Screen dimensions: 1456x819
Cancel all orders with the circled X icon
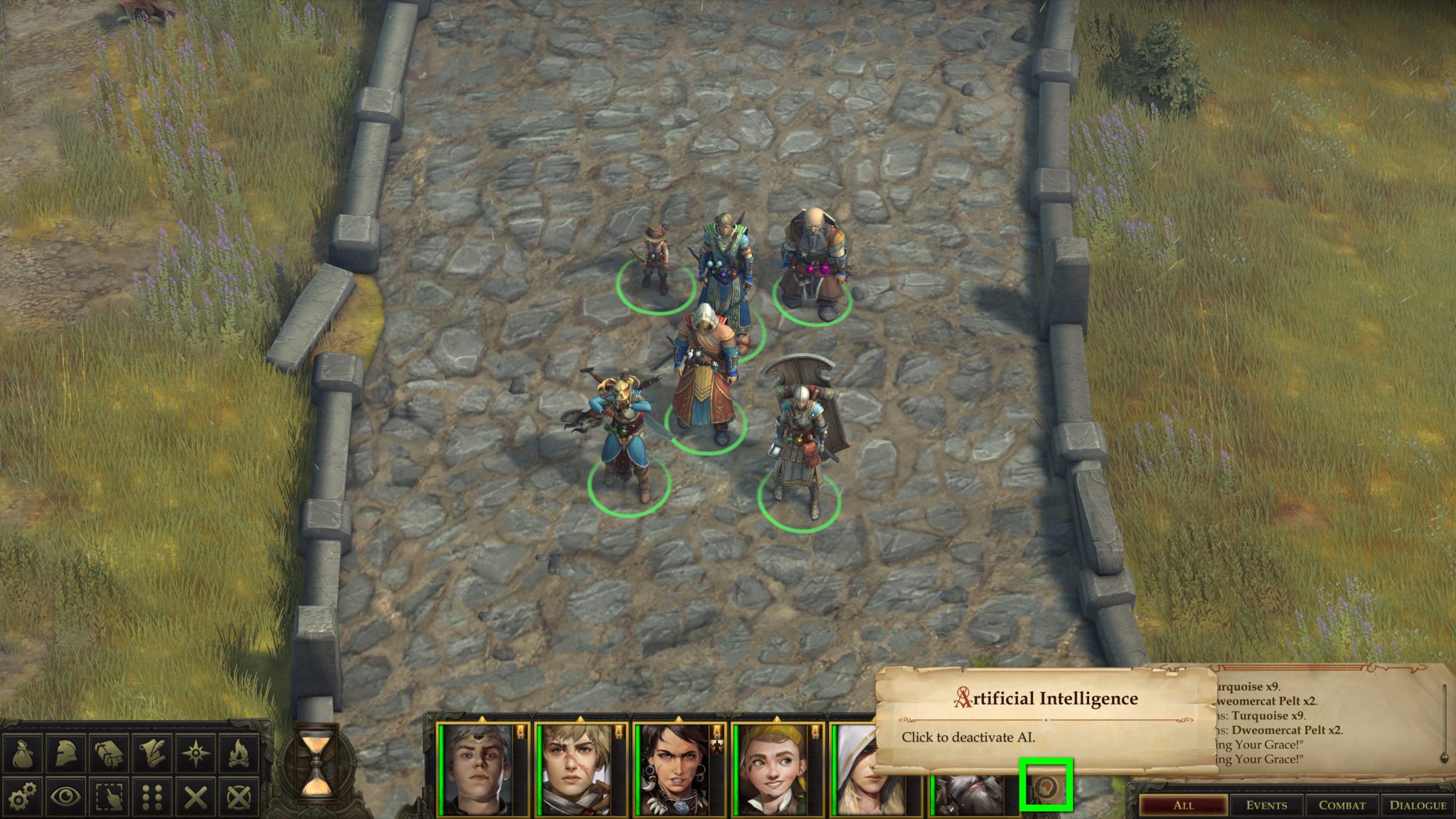pyautogui.click(x=239, y=797)
